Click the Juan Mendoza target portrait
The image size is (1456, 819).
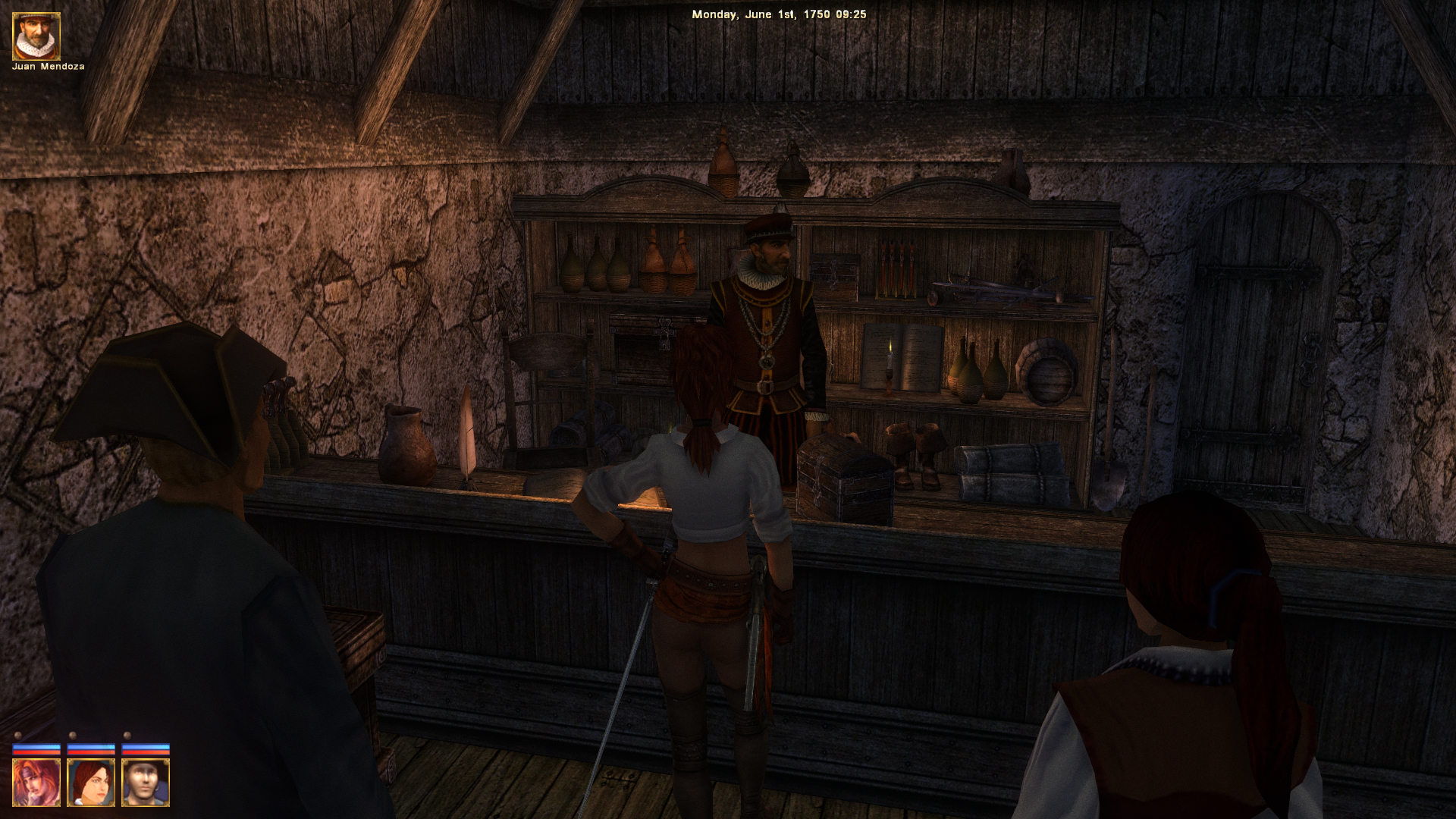(x=36, y=36)
